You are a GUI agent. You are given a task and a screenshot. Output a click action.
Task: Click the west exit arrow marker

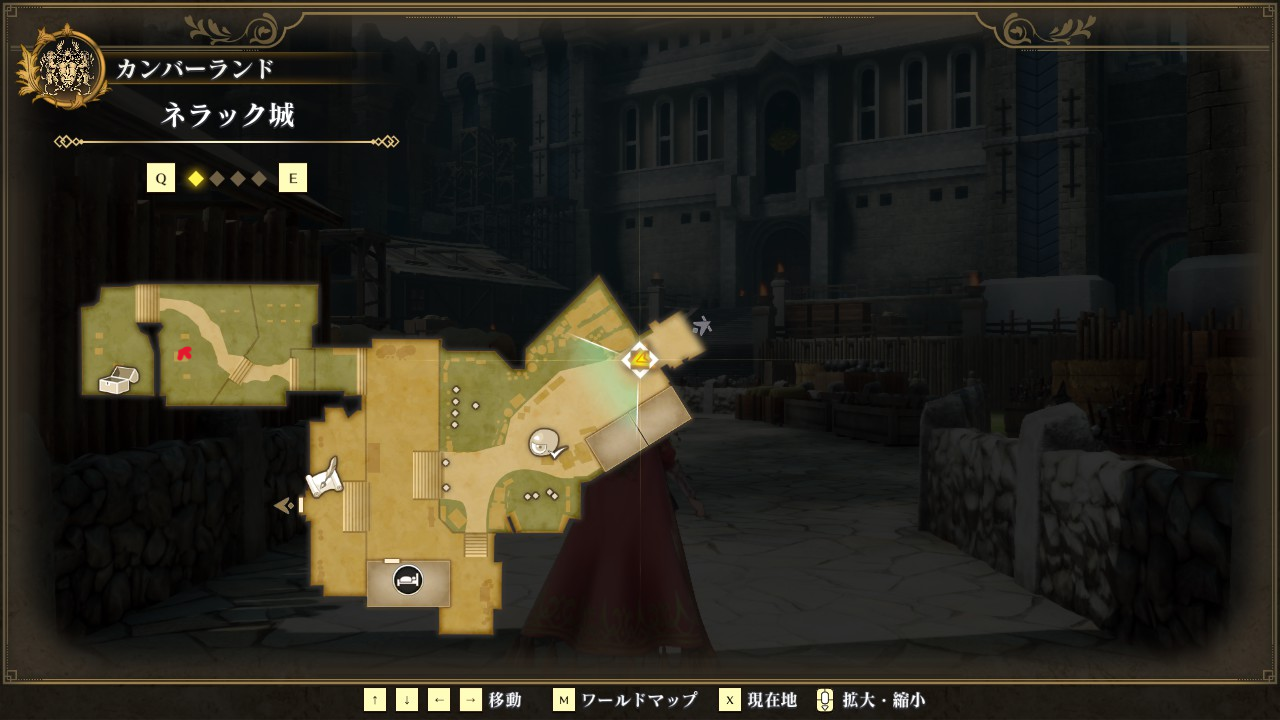pos(284,506)
